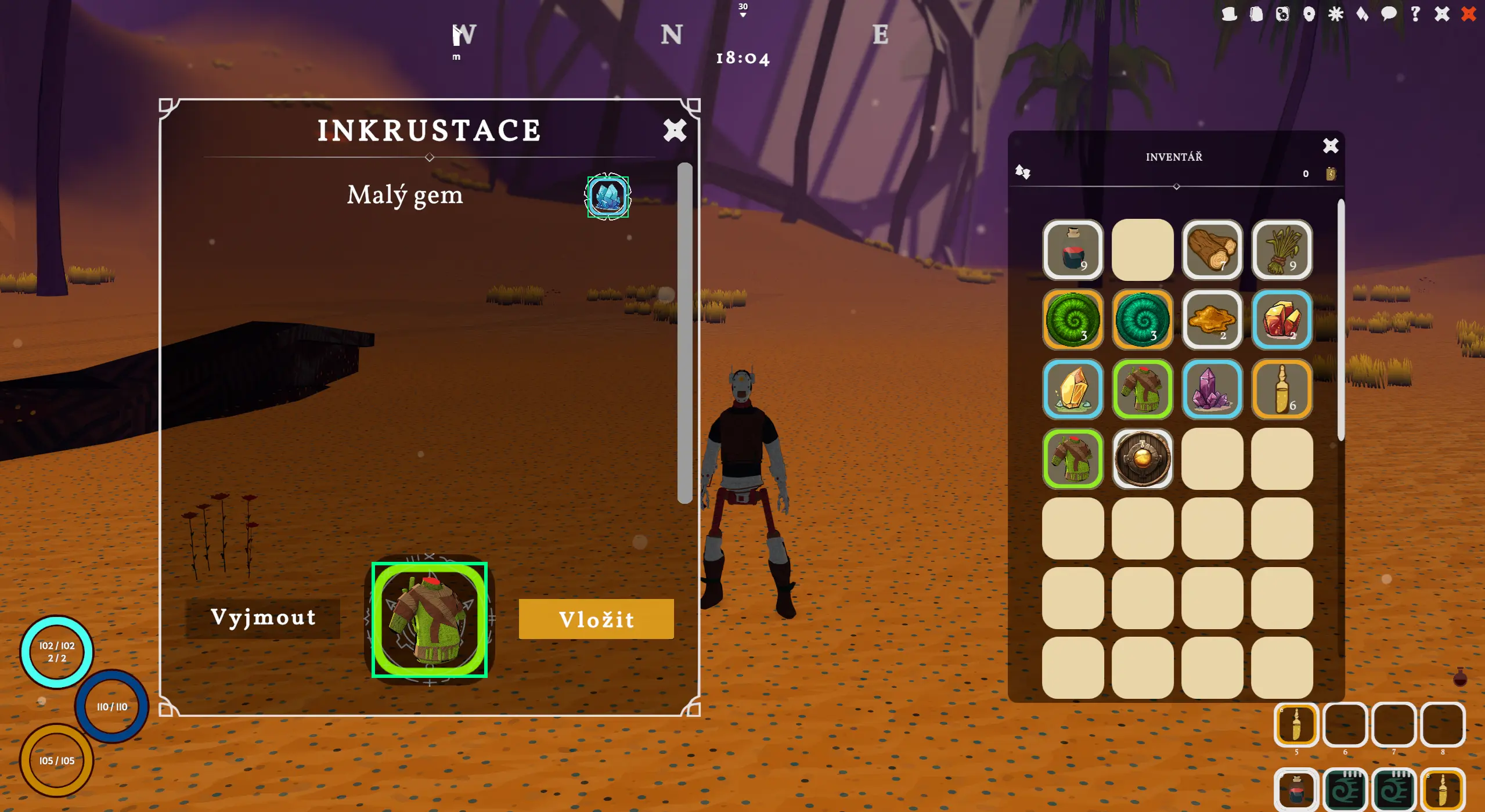
Task: Pick the herb bundle inventory slot
Action: pyautogui.click(x=1281, y=250)
